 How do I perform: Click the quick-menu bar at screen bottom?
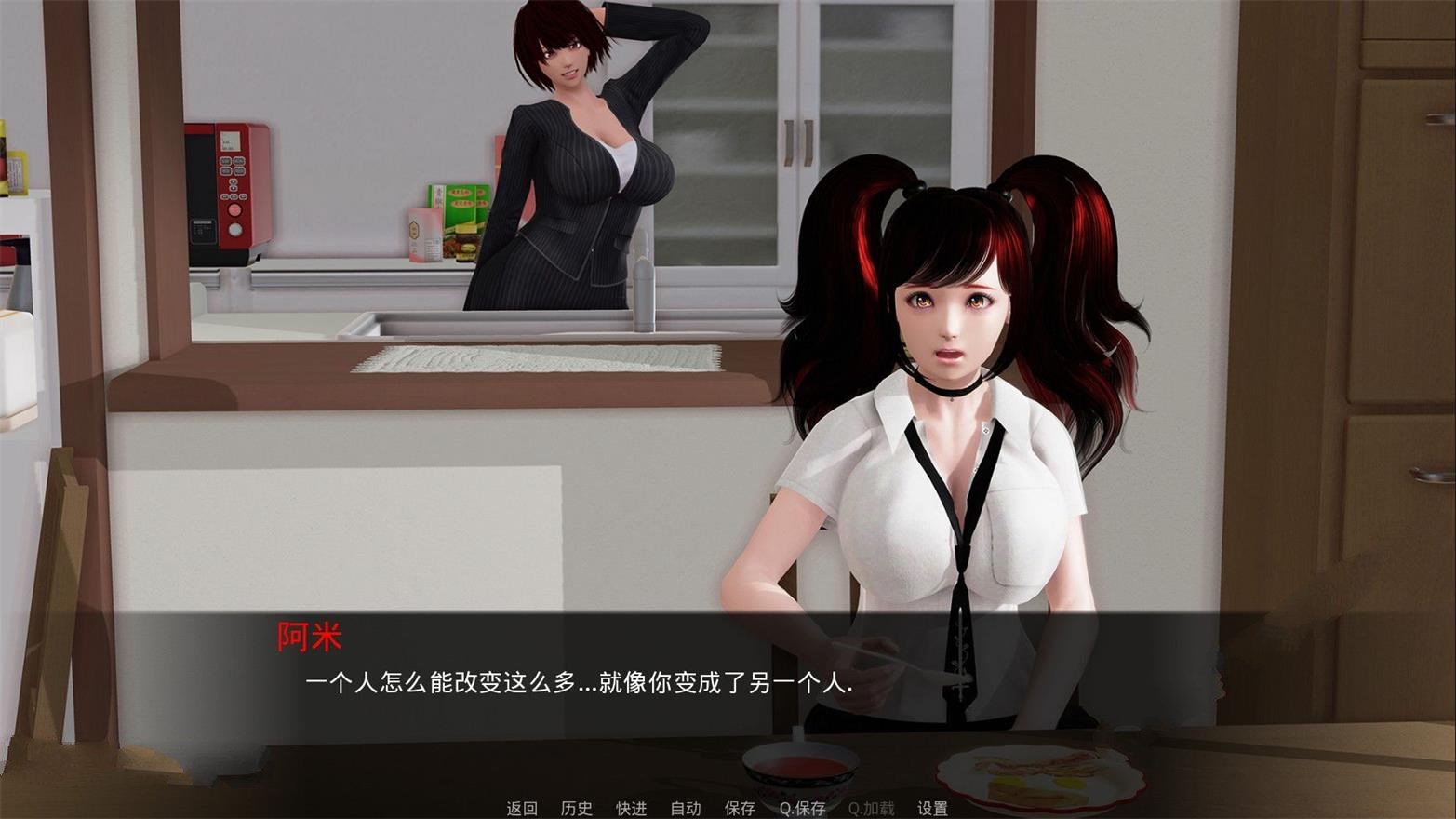(726, 809)
